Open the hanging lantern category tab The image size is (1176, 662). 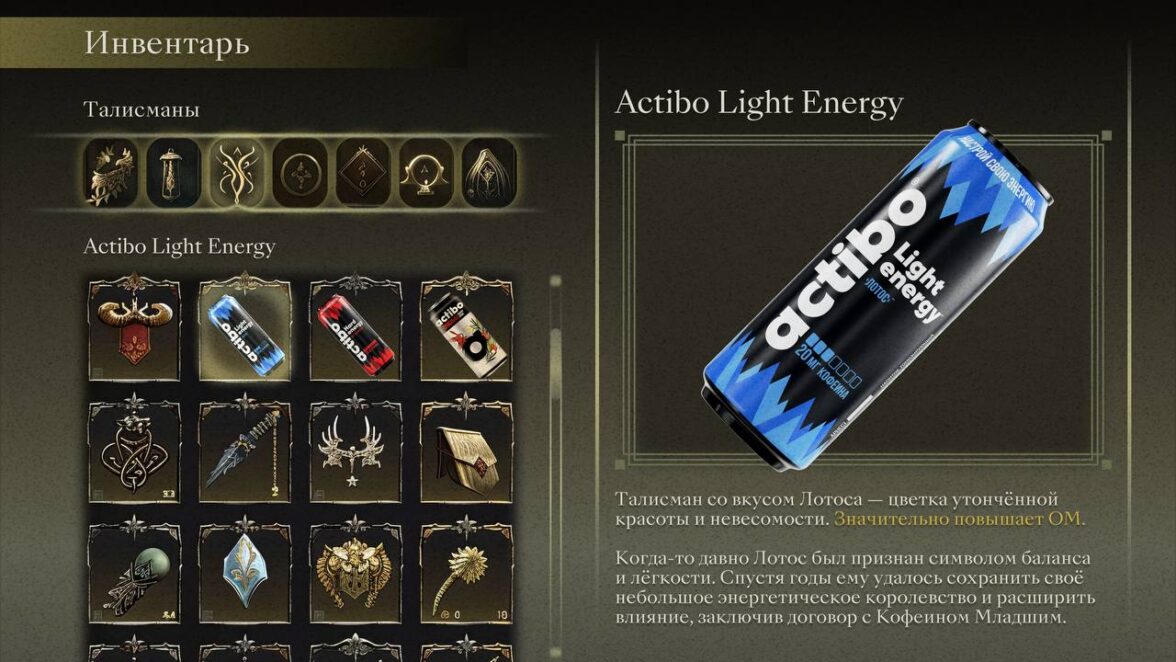click(173, 173)
